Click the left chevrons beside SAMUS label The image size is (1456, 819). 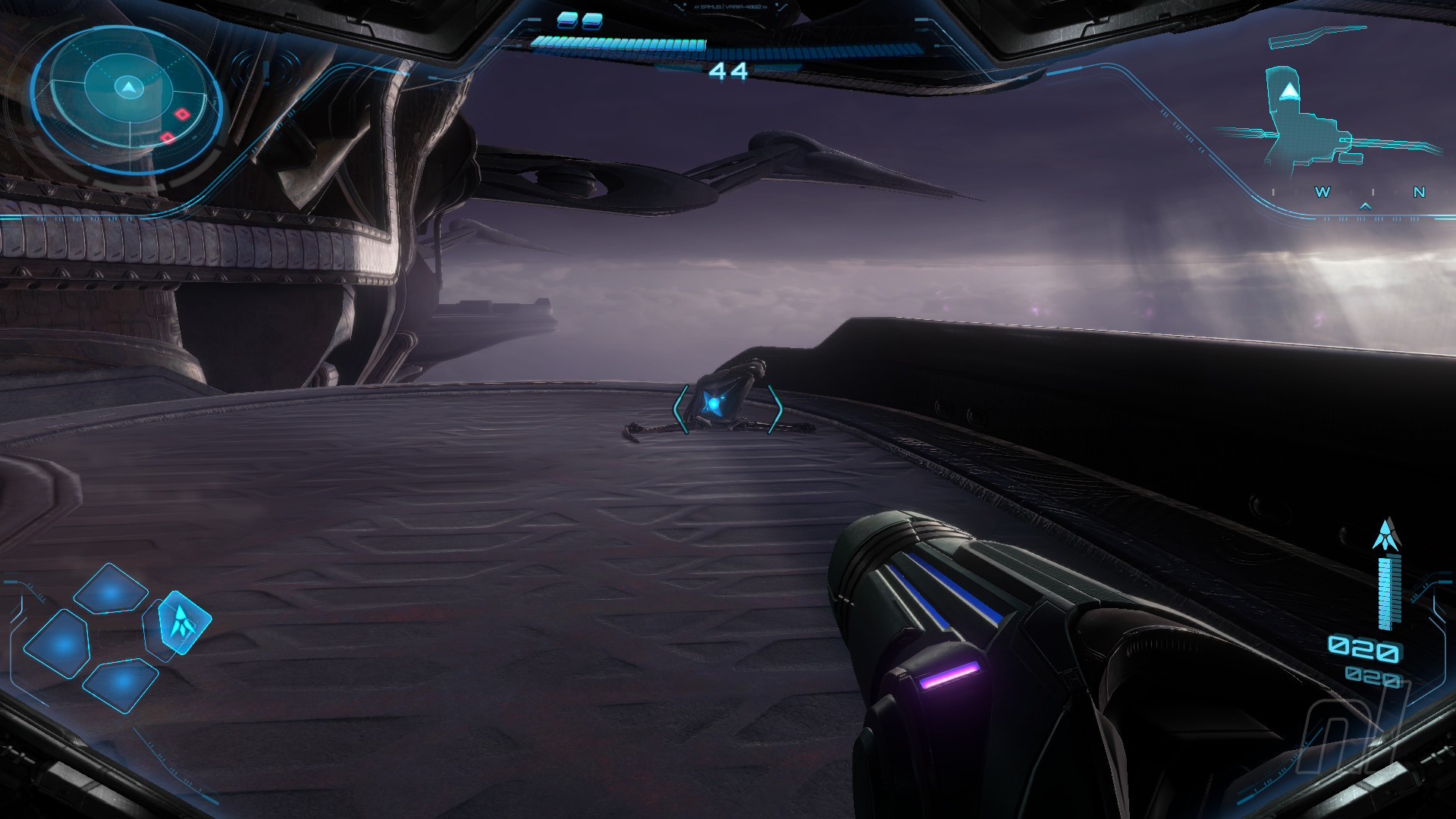(697, 7)
